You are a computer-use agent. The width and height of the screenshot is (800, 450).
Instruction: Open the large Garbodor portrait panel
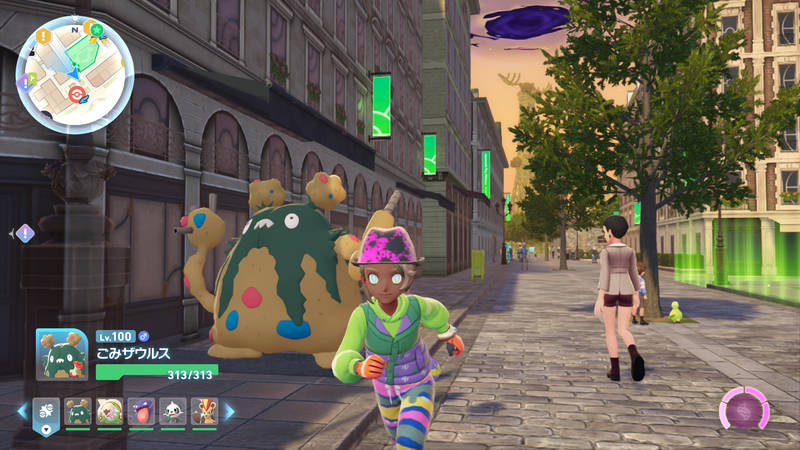pos(62,354)
